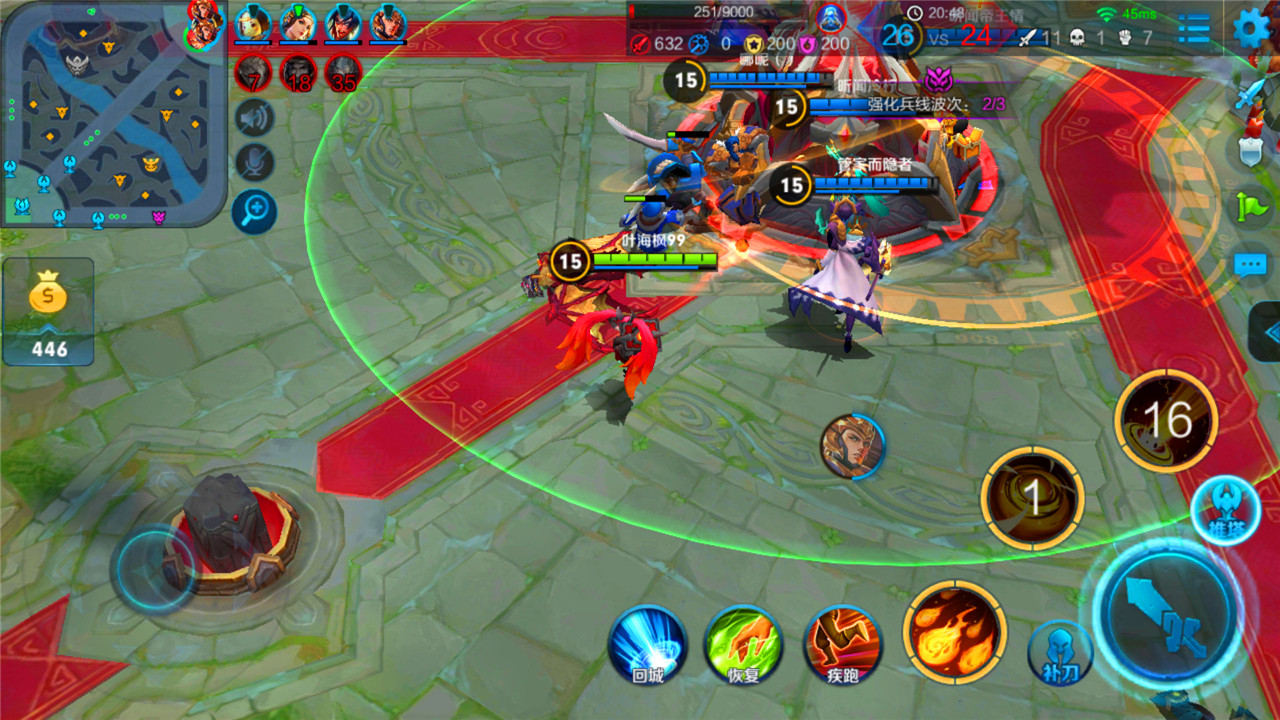The image size is (1280, 720).
Task: Select the ultimate skill showing 16
Action: [x=1166, y=421]
